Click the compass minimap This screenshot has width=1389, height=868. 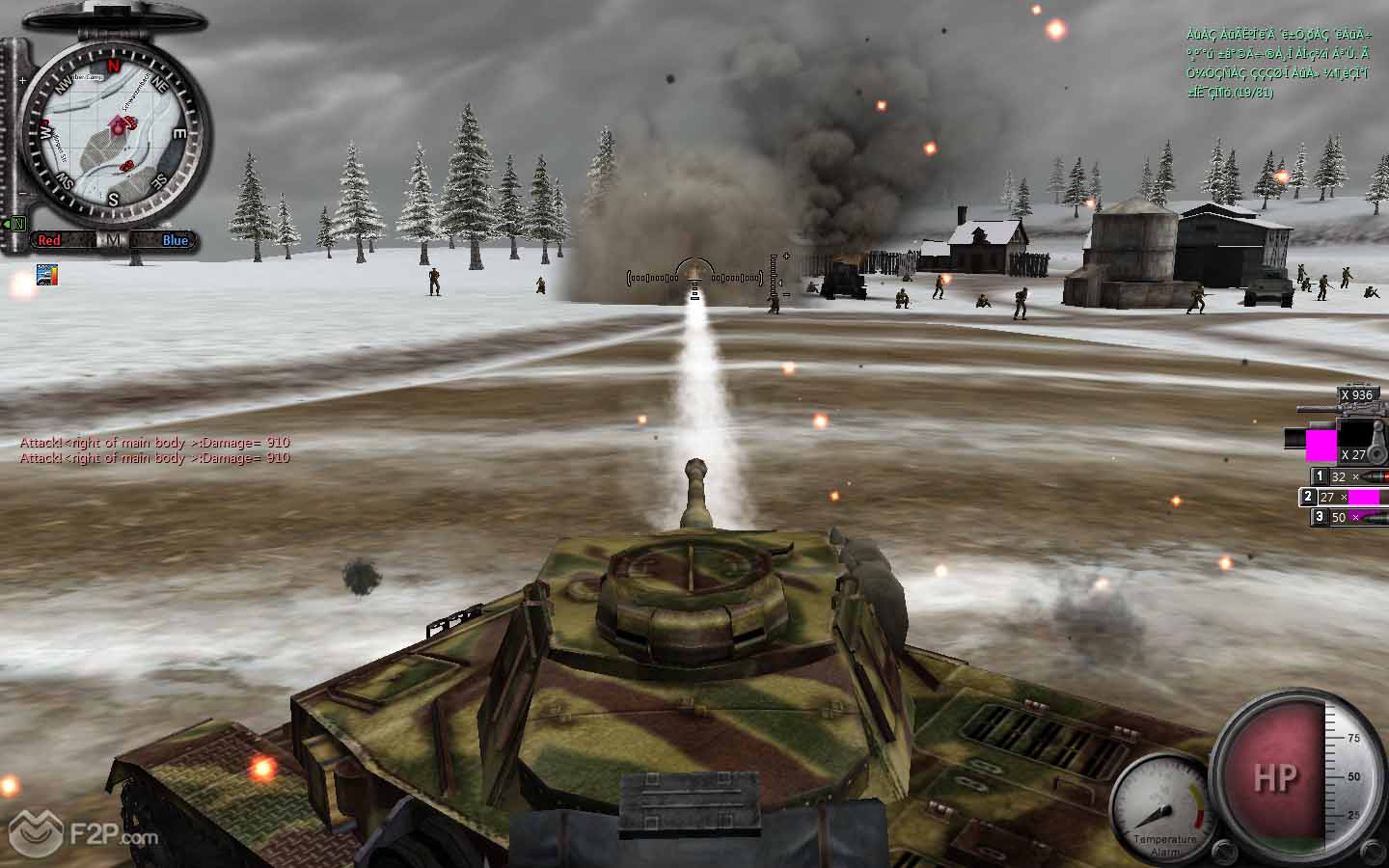[x=113, y=135]
